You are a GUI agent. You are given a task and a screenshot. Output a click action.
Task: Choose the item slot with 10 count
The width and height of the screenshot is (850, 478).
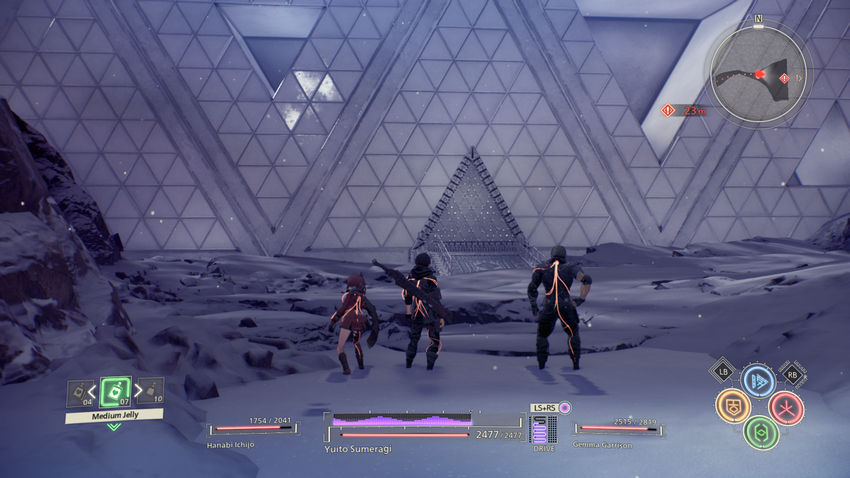[x=152, y=391]
